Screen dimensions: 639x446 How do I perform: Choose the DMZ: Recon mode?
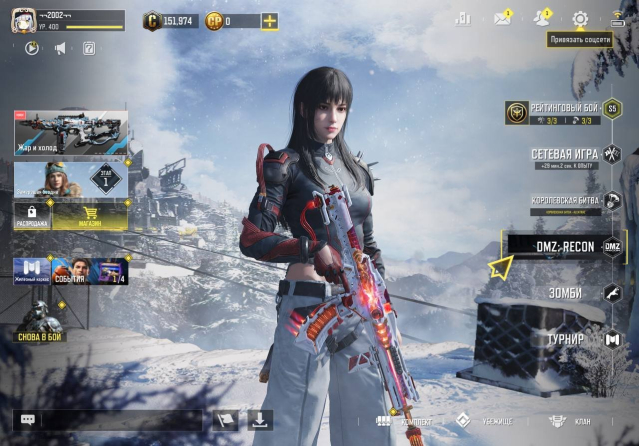[x=565, y=245]
